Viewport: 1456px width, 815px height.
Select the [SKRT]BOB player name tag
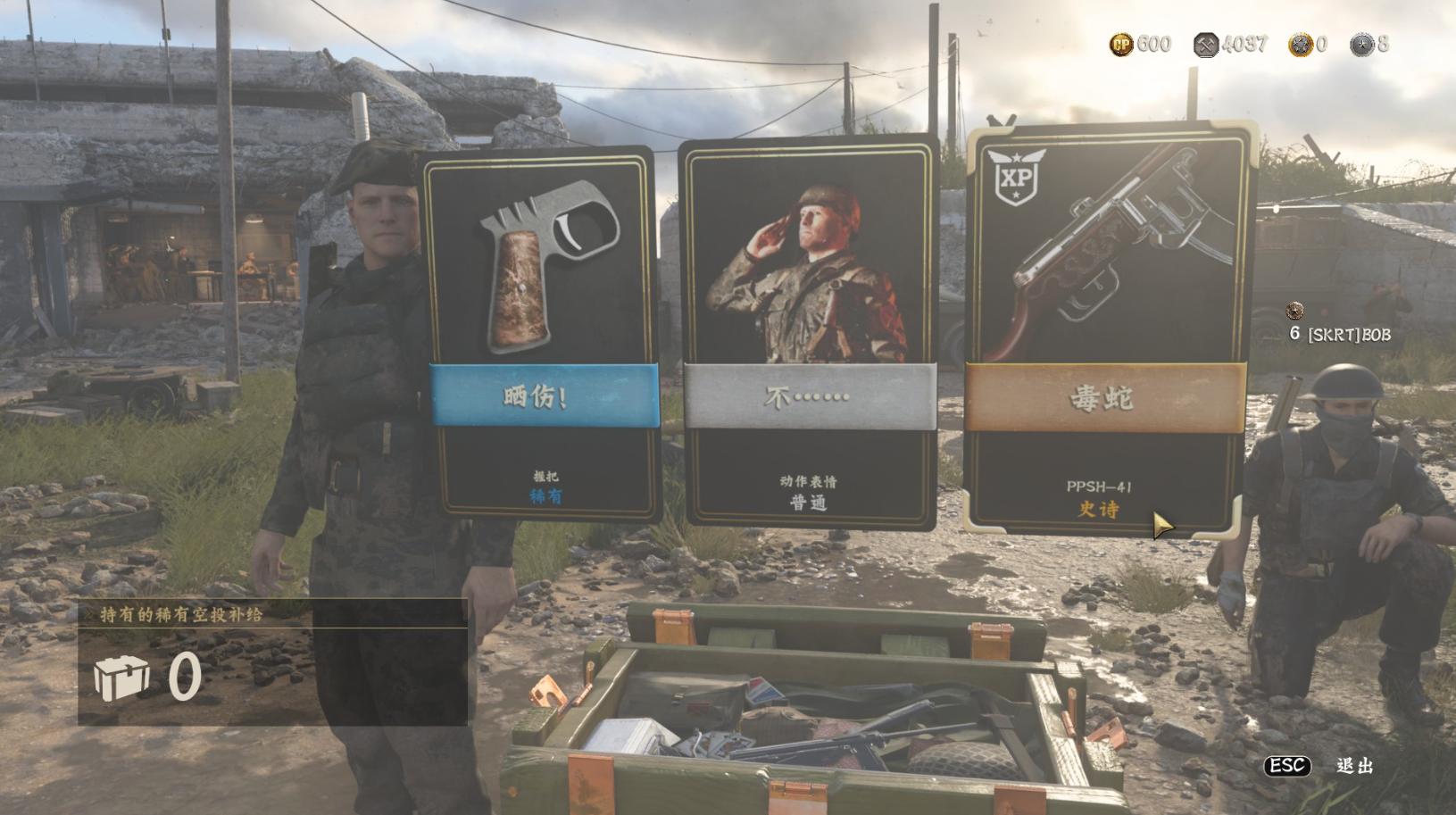coord(1348,334)
